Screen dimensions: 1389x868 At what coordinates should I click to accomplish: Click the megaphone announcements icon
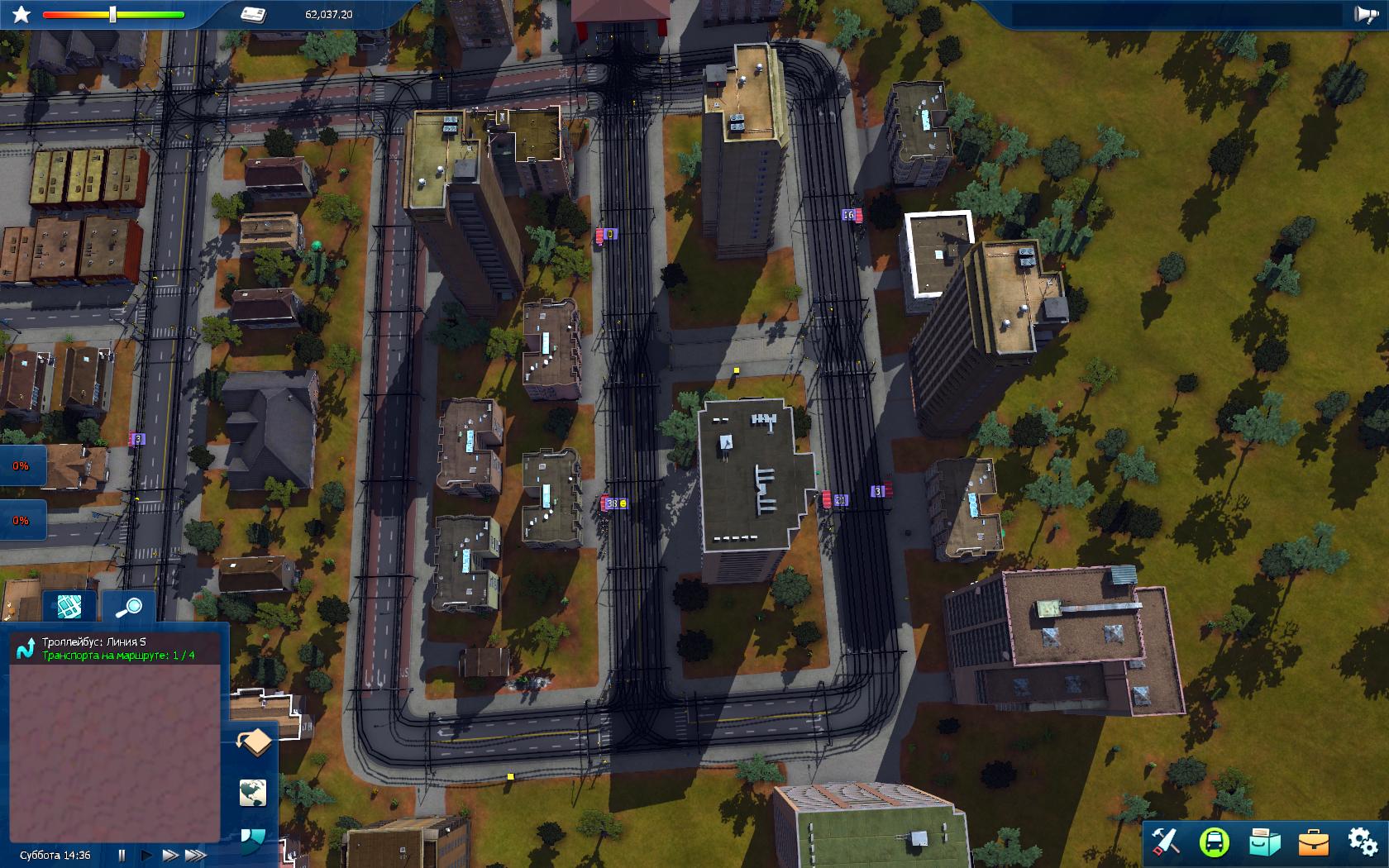(1364, 14)
